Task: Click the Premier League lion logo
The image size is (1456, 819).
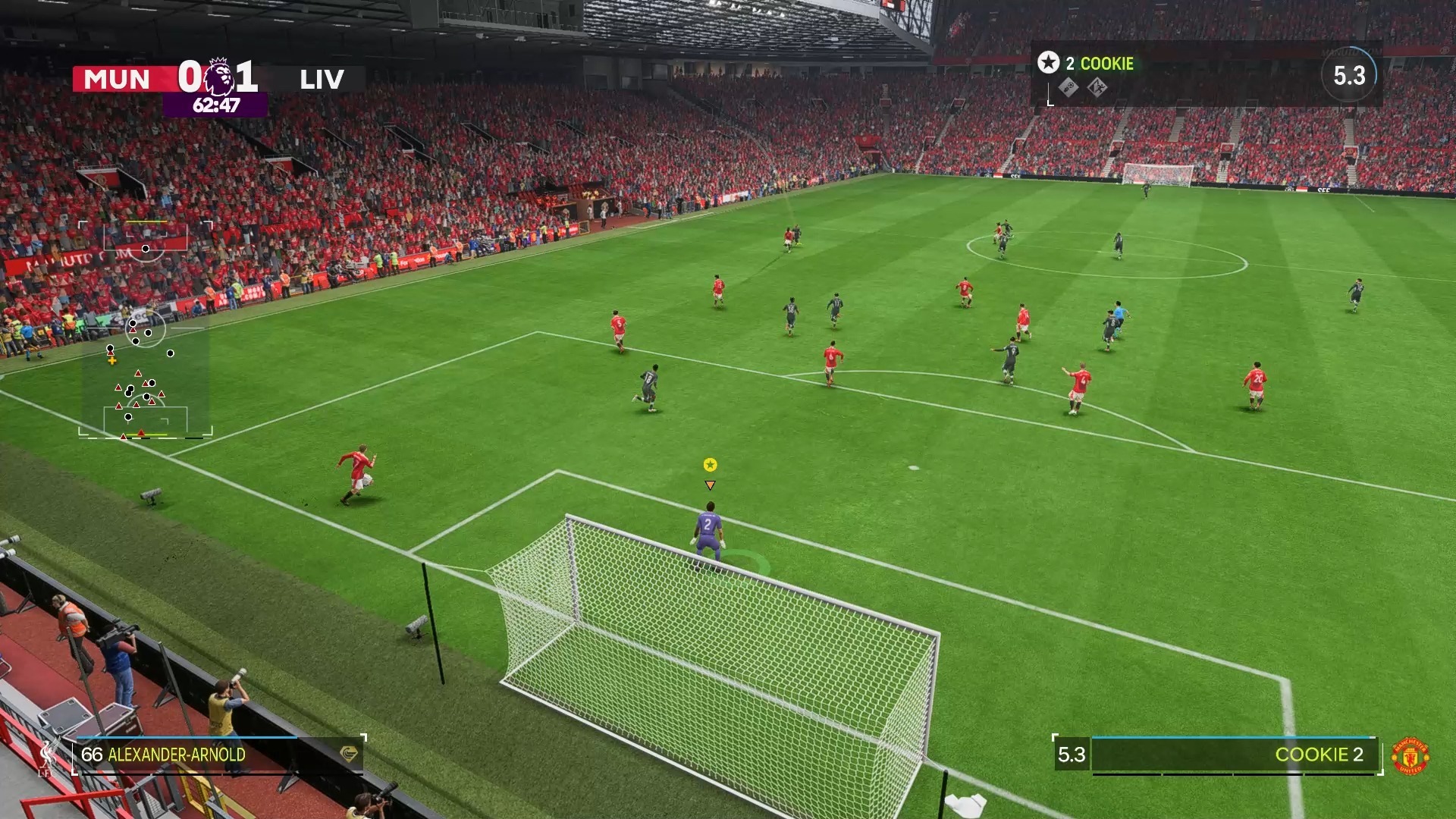Action: pos(219,76)
